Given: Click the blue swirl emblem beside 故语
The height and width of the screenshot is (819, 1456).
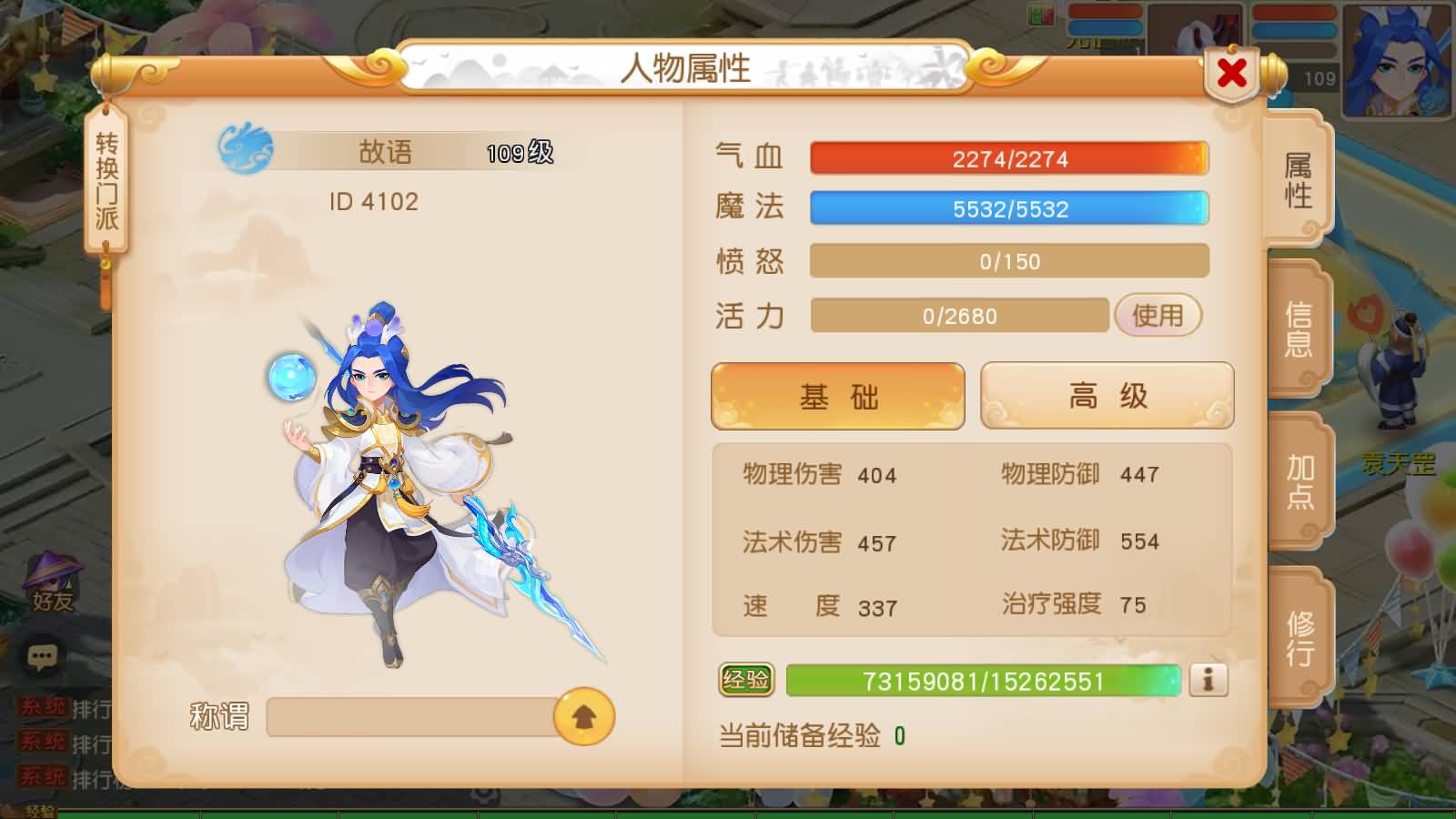Looking at the screenshot, I should coord(246,150).
